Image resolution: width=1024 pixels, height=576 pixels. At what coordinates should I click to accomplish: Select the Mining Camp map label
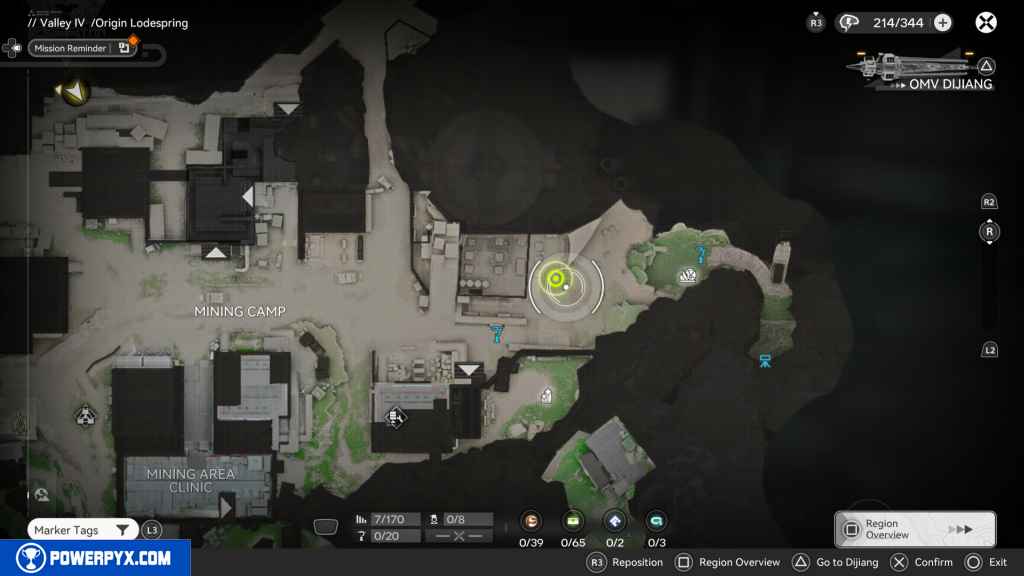click(239, 312)
